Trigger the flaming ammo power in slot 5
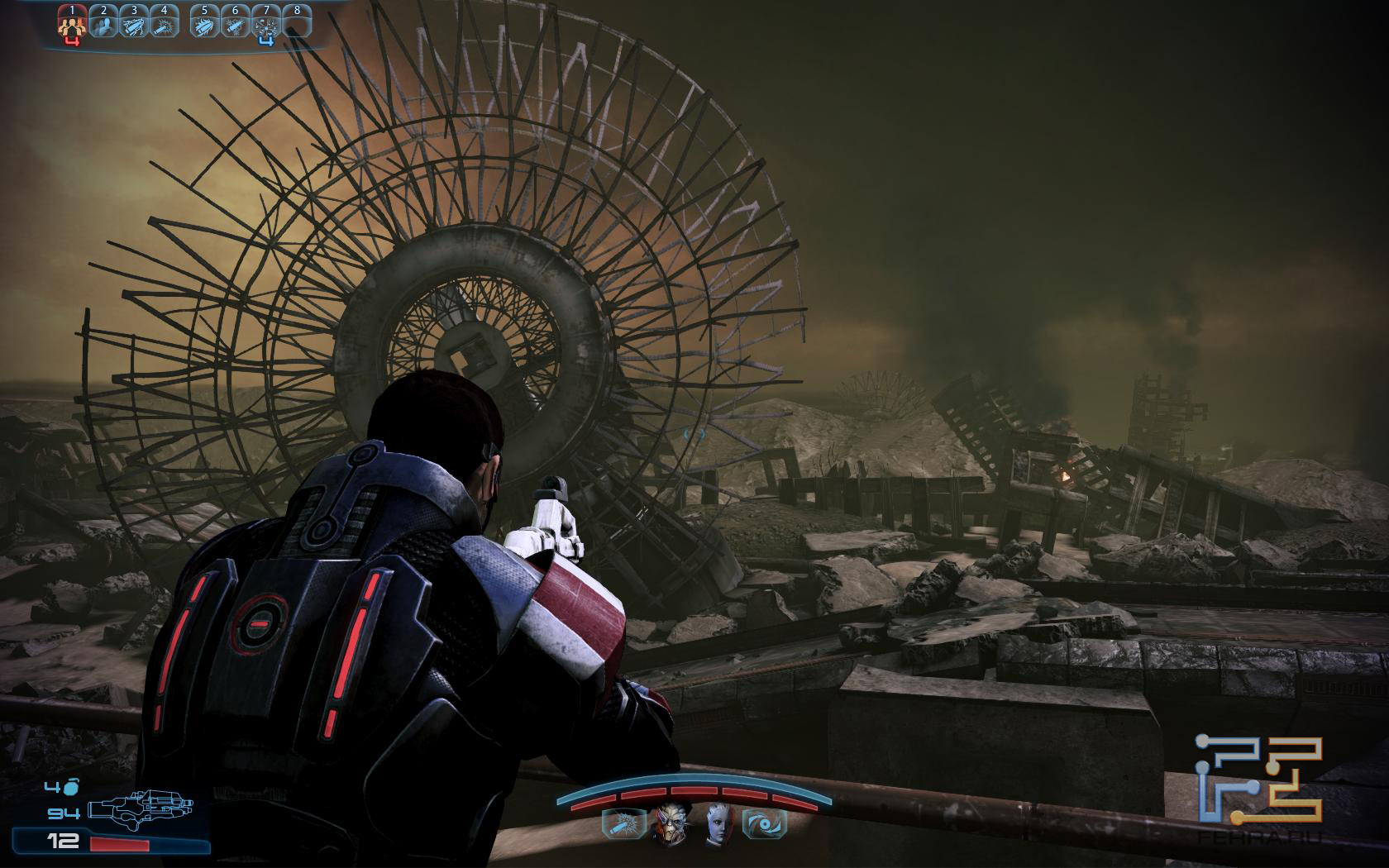Image resolution: width=1389 pixels, height=868 pixels. tap(204, 24)
